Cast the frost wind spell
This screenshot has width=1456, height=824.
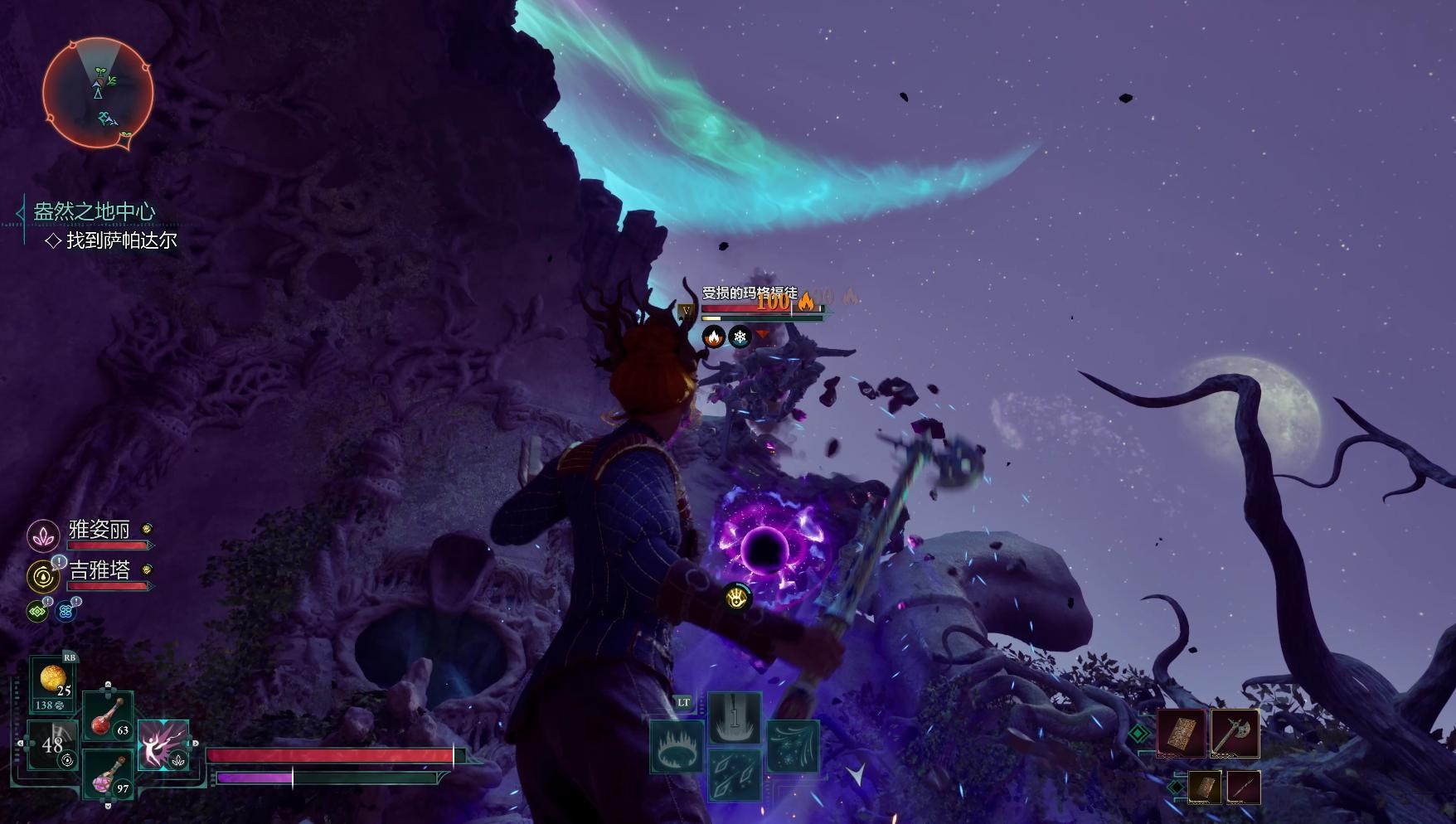(793, 747)
